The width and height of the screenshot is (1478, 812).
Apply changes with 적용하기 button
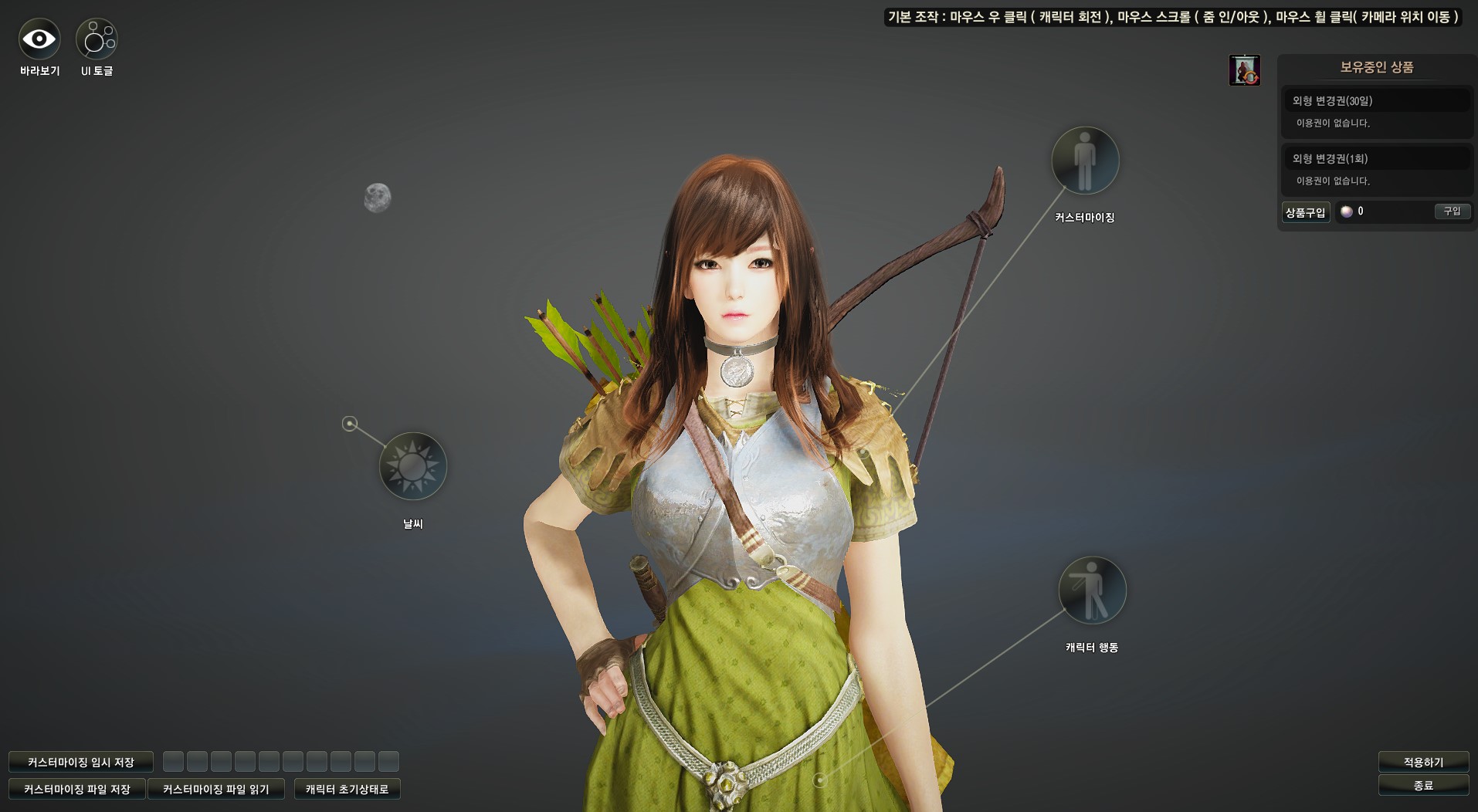[1423, 762]
